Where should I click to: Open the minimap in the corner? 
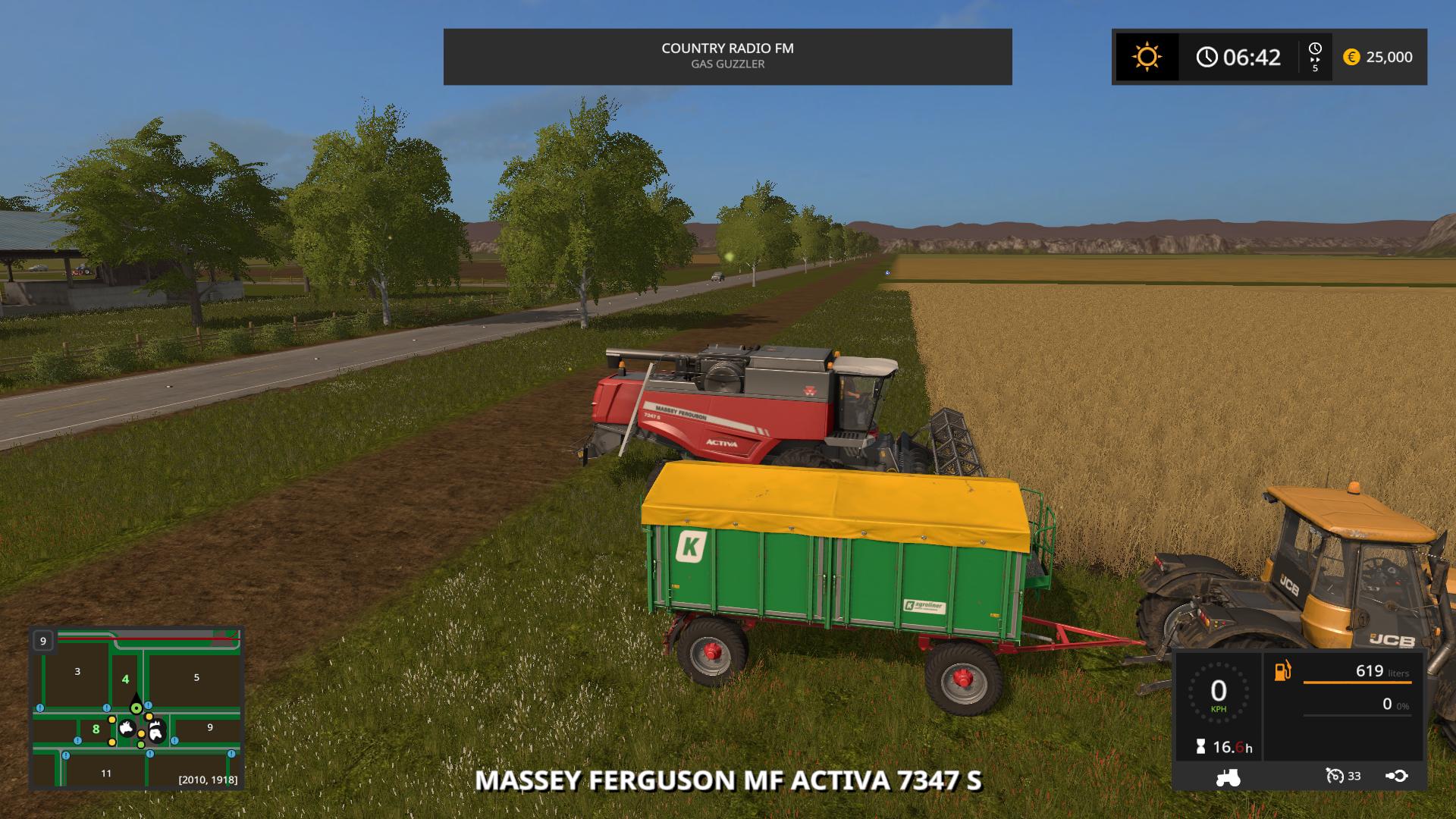(x=136, y=708)
